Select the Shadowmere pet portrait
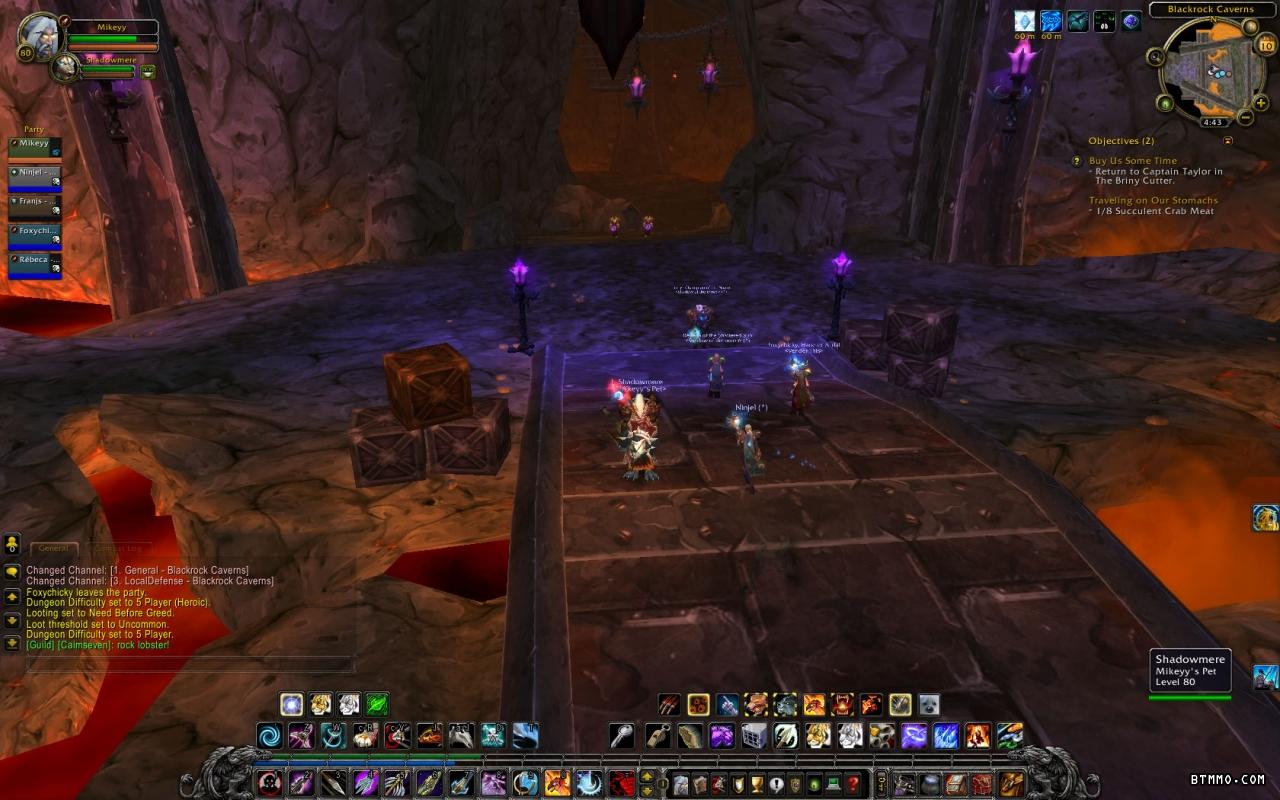Viewport: 1280px width, 800px height. point(66,67)
